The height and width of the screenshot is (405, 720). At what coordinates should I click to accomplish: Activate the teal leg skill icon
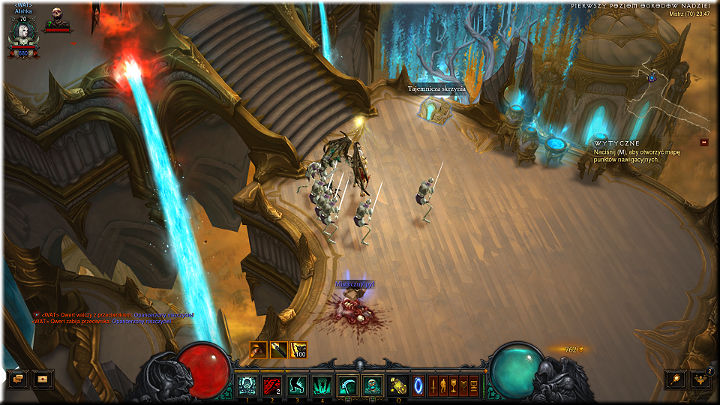[x=297, y=384]
